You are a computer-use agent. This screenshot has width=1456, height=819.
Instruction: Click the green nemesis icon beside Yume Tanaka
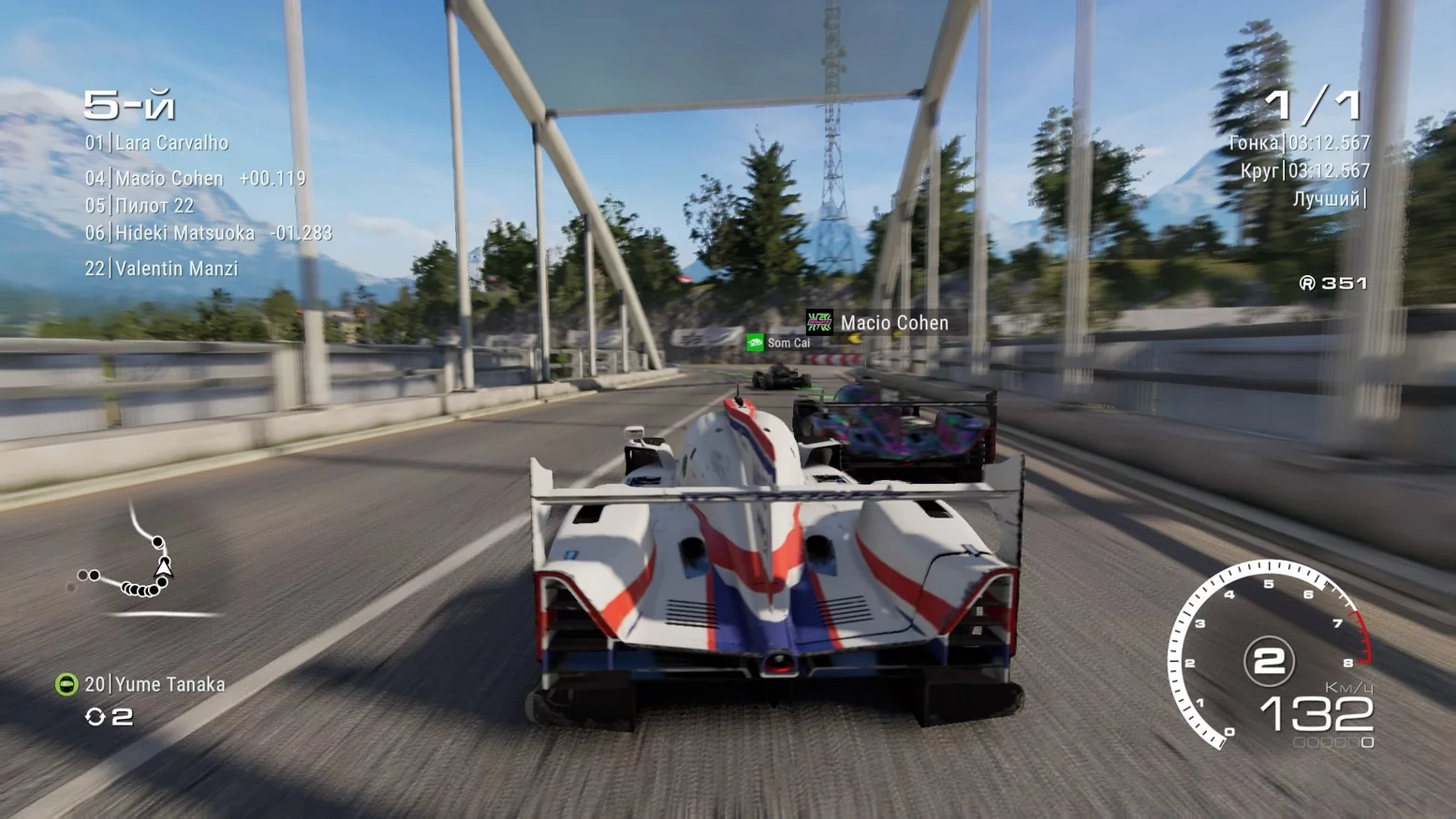point(66,684)
